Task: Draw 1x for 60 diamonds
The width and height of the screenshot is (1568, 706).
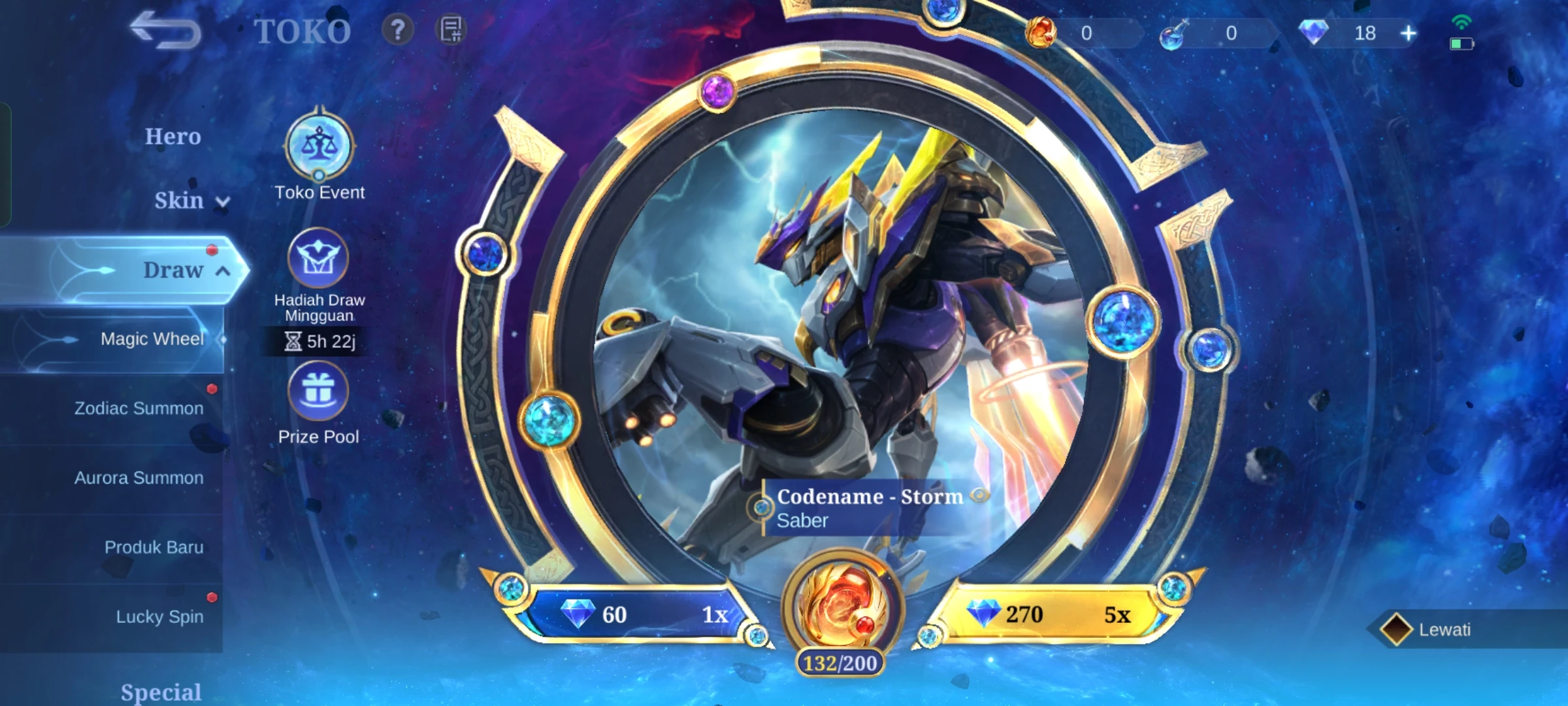Action: coord(640,614)
